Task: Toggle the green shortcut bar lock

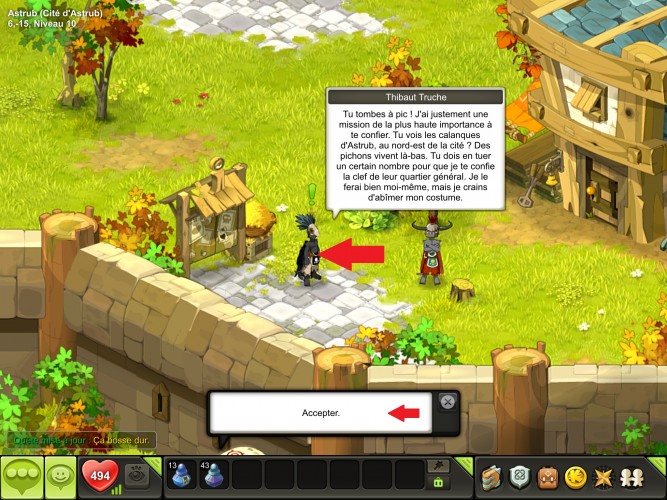Action: [x=437, y=483]
